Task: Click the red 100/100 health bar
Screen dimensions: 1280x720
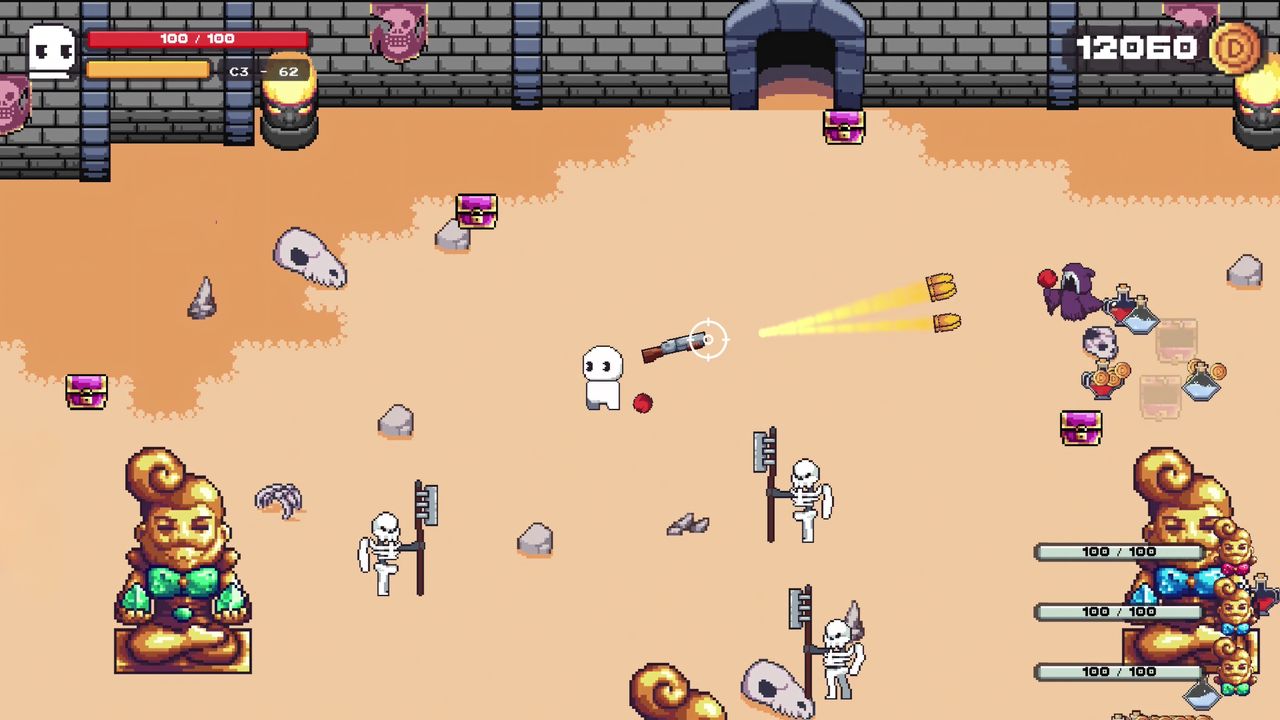Action: pyautogui.click(x=196, y=39)
